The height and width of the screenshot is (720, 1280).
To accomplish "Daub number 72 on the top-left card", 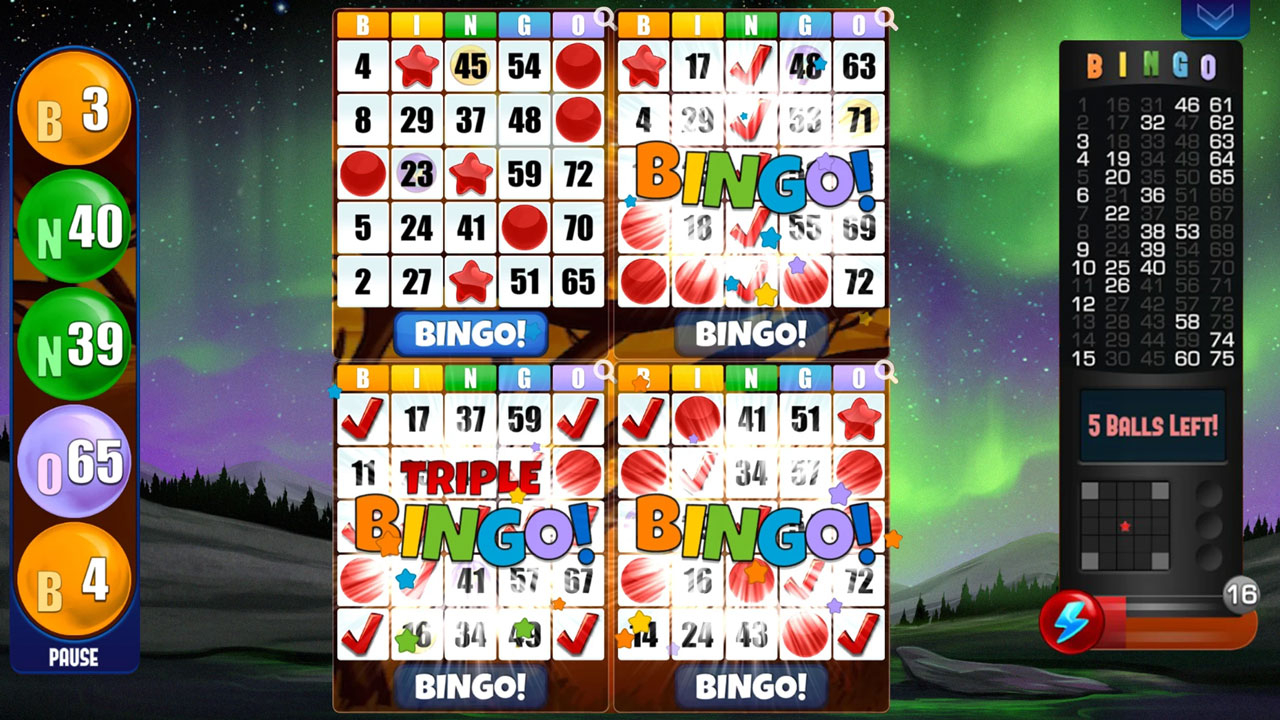I will click(577, 173).
